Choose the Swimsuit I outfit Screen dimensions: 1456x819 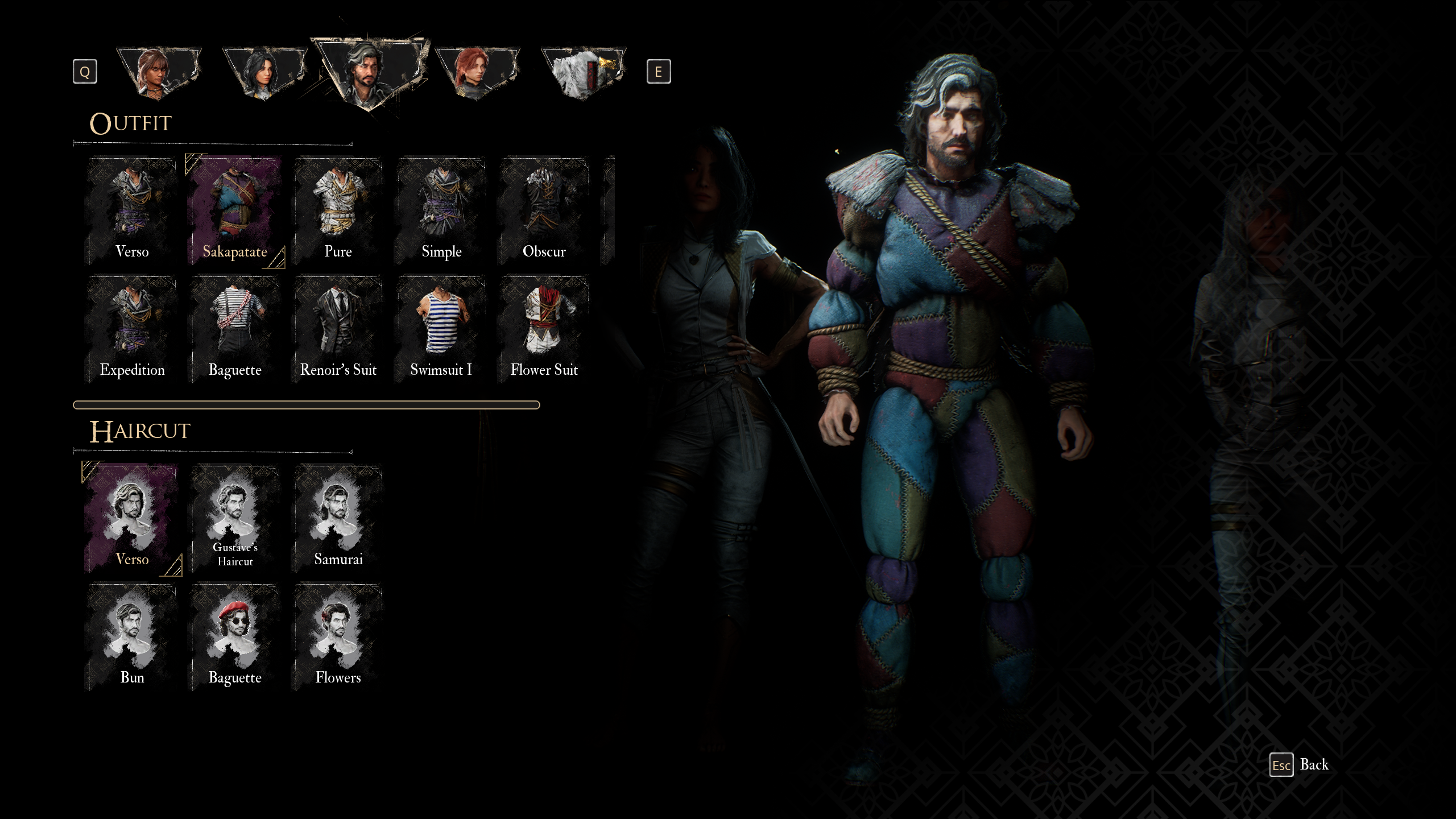click(441, 329)
